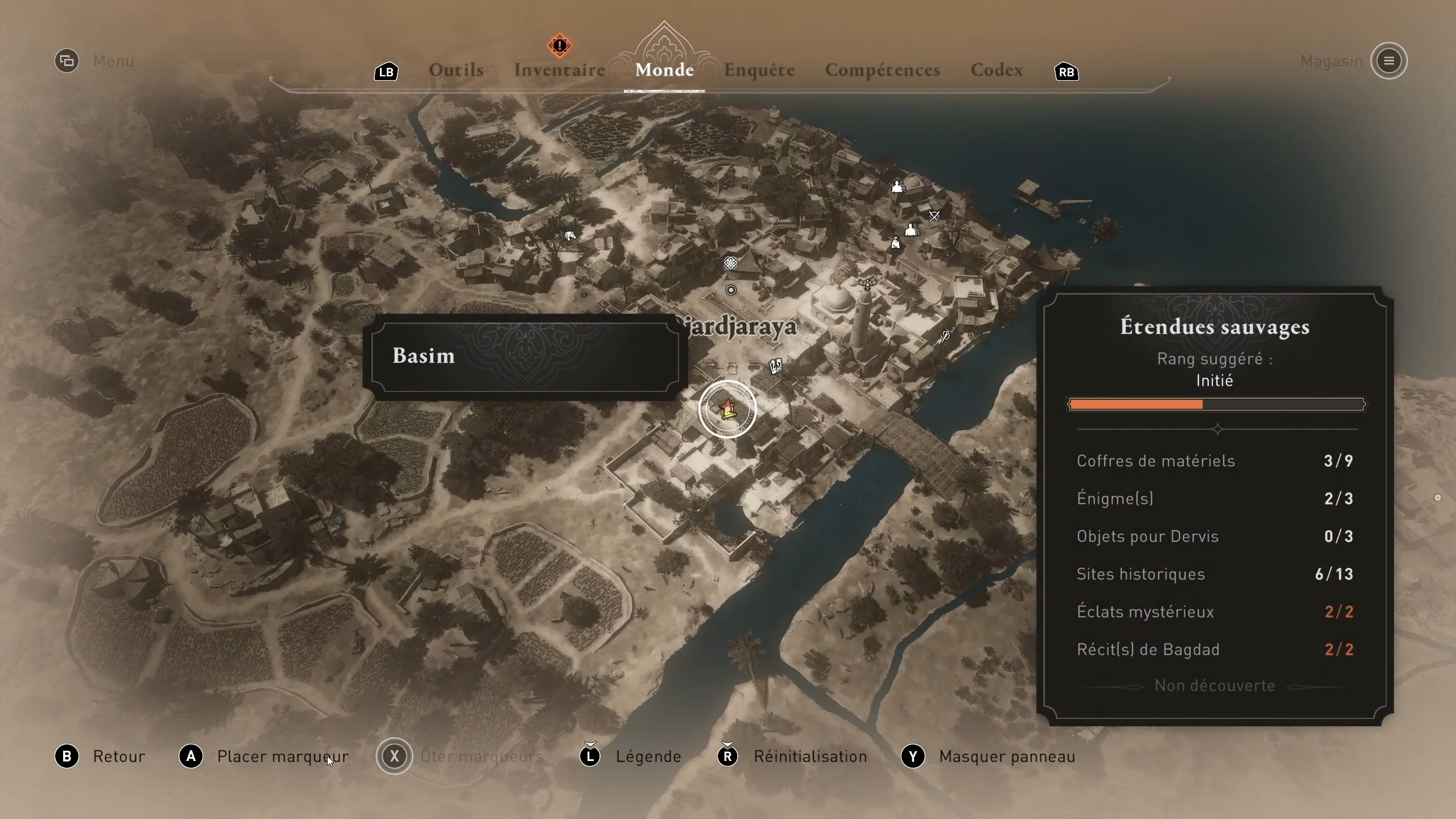Go to the Enquête tab
Screen dimensions: 1456x819
click(x=759, y=70)
